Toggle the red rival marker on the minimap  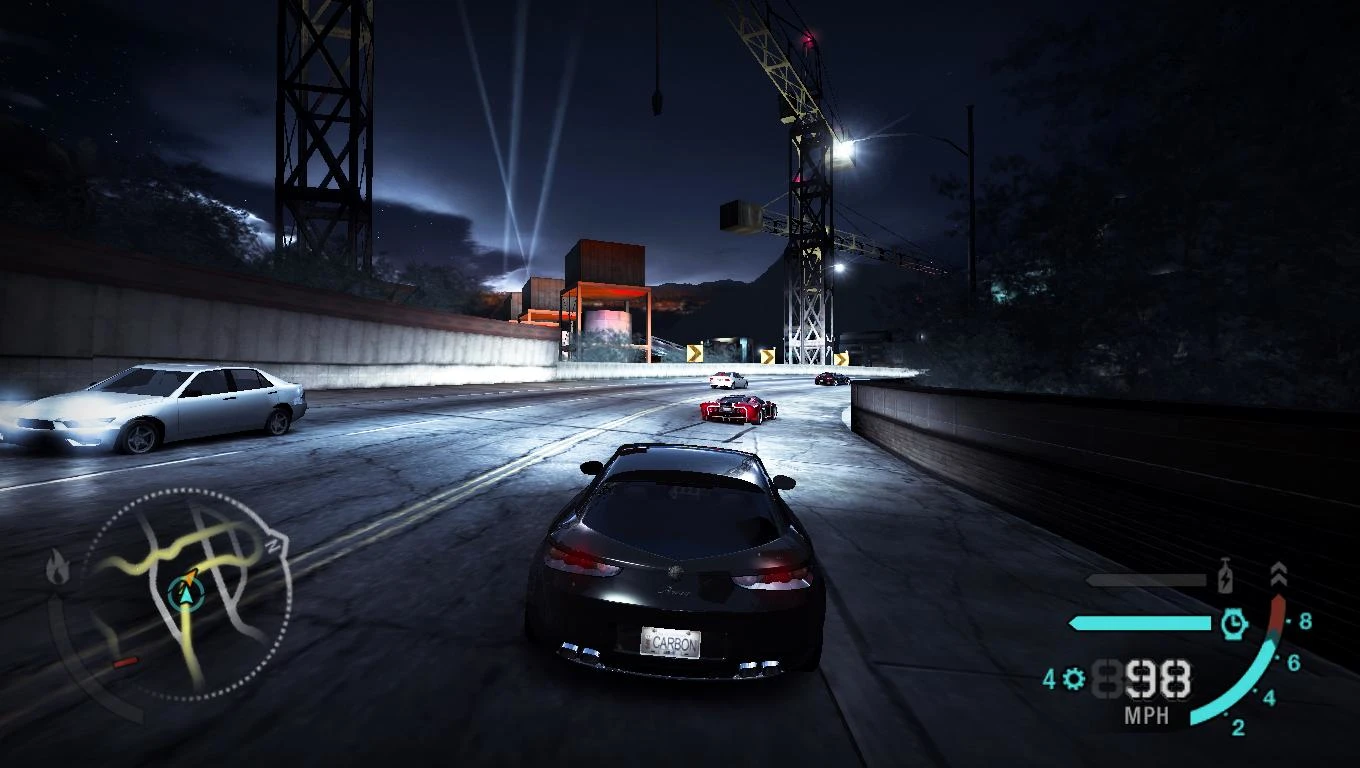126,661
